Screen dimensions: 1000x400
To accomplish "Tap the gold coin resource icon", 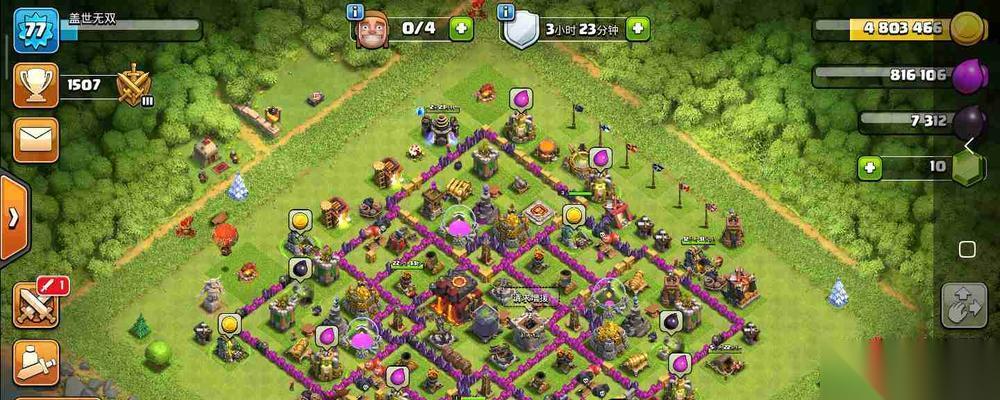I will click(968, 28).
